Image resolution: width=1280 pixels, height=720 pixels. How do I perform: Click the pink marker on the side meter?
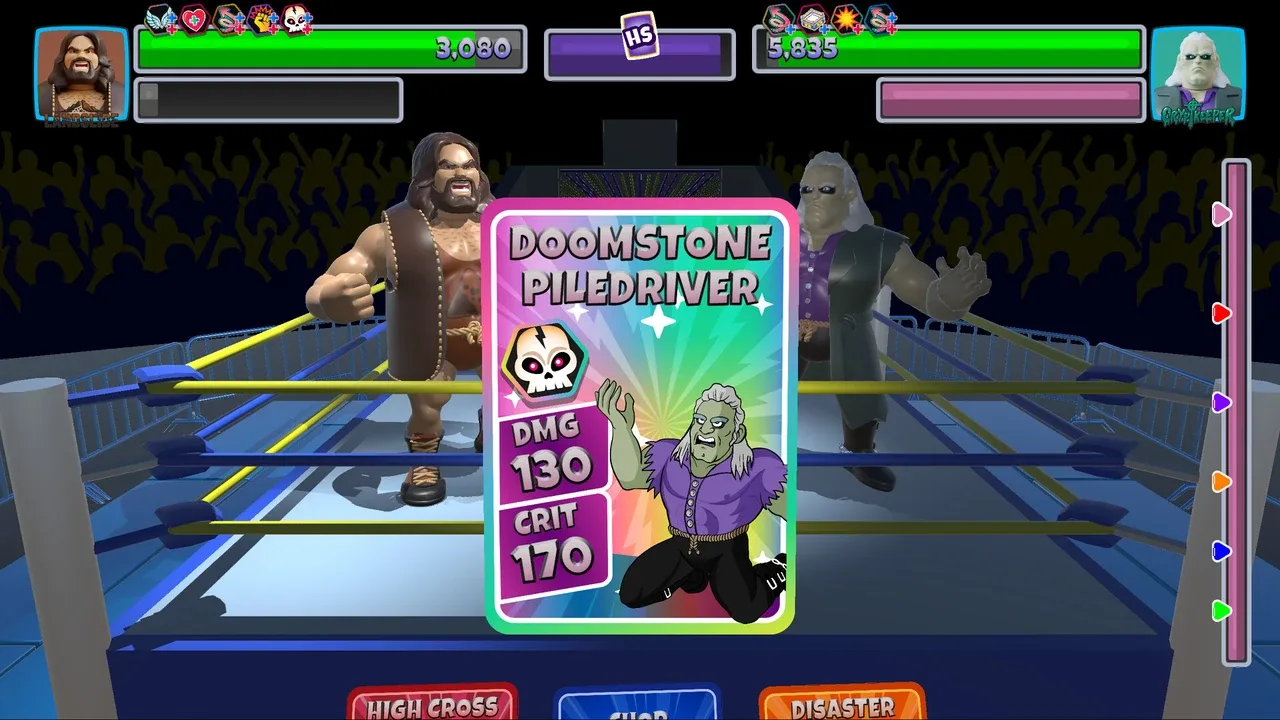(1221, 213)
